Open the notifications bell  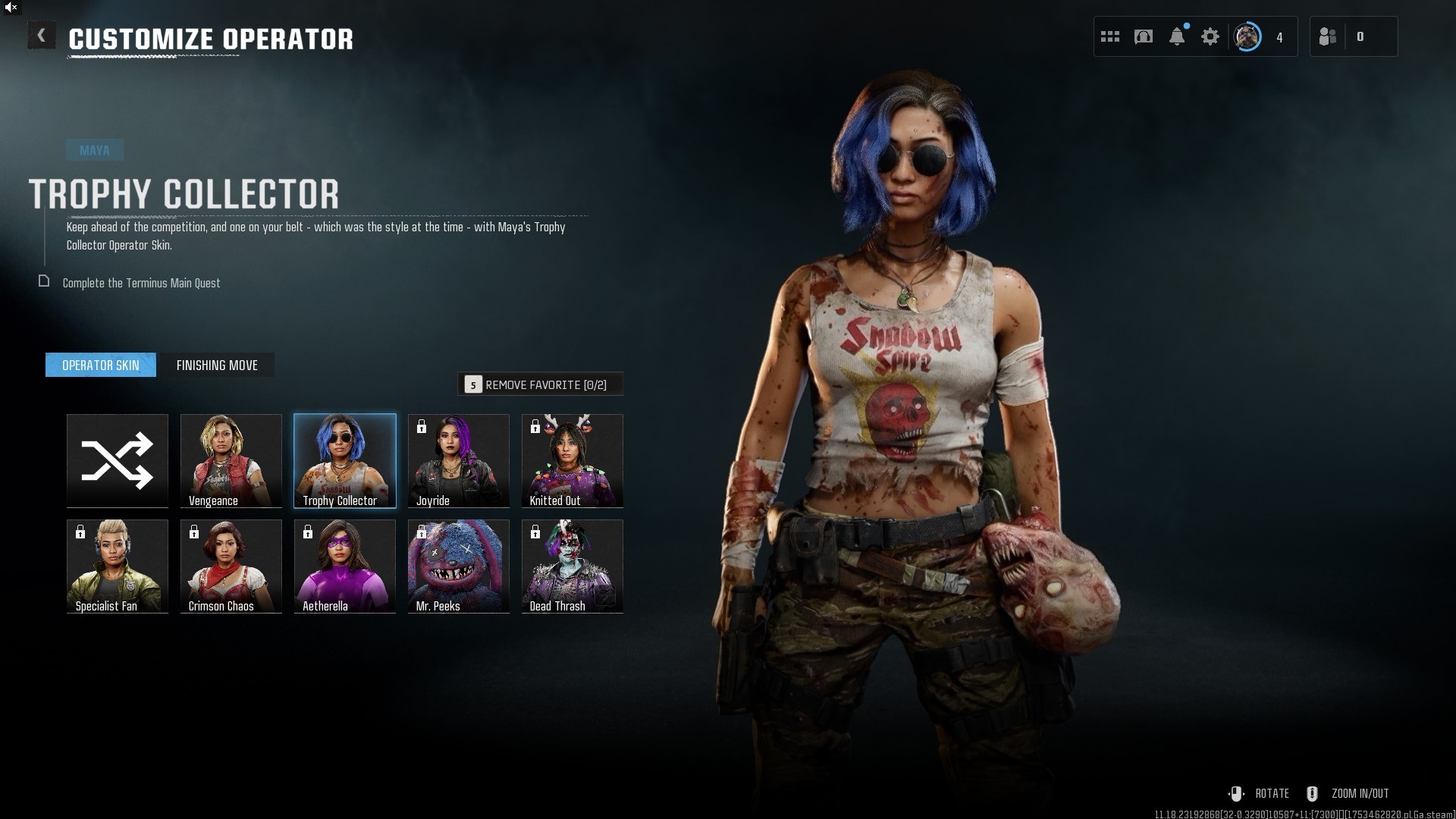coord(1177,36)
